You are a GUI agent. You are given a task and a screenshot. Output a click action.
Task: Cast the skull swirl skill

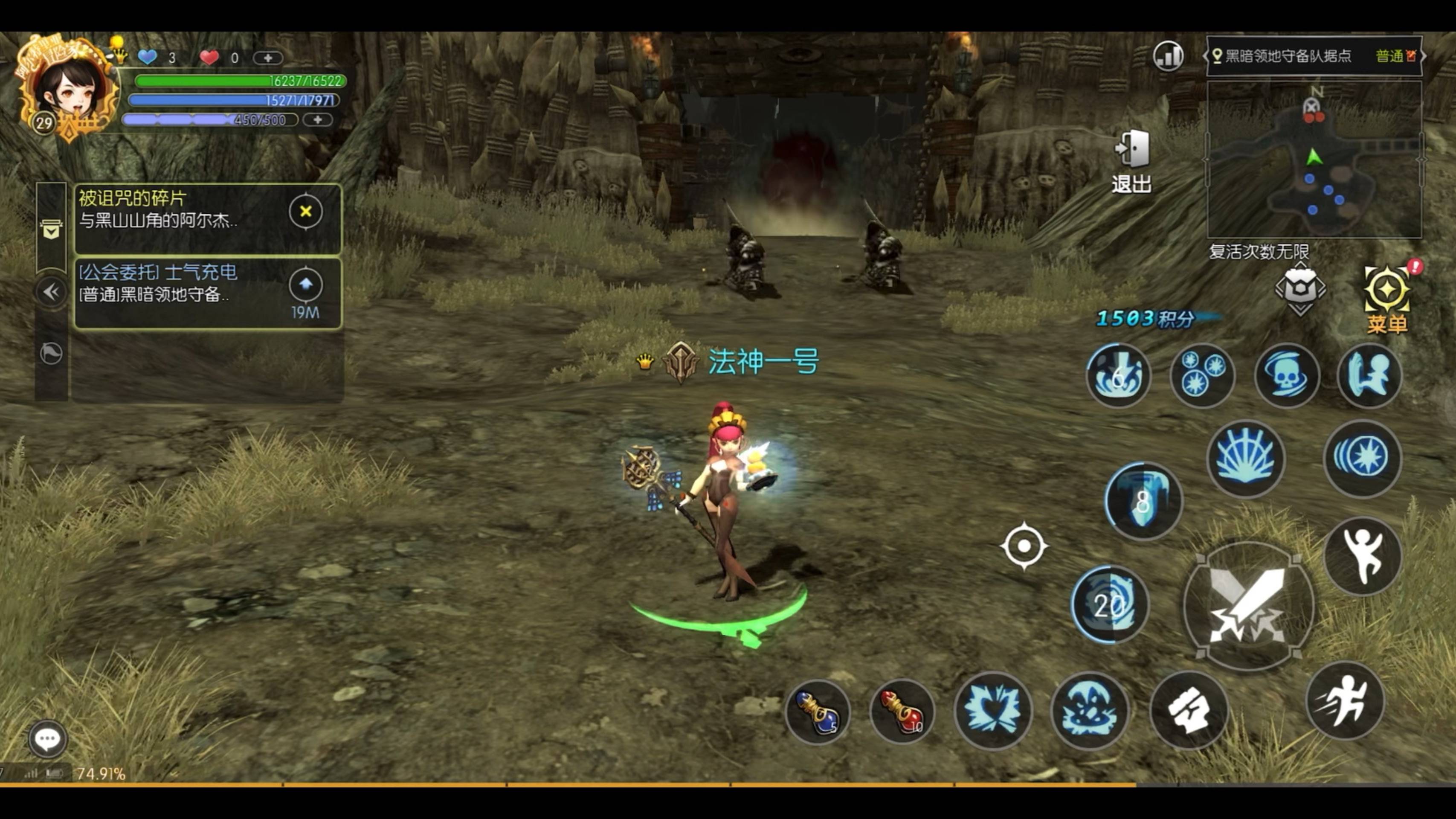tap(1286, 375)
